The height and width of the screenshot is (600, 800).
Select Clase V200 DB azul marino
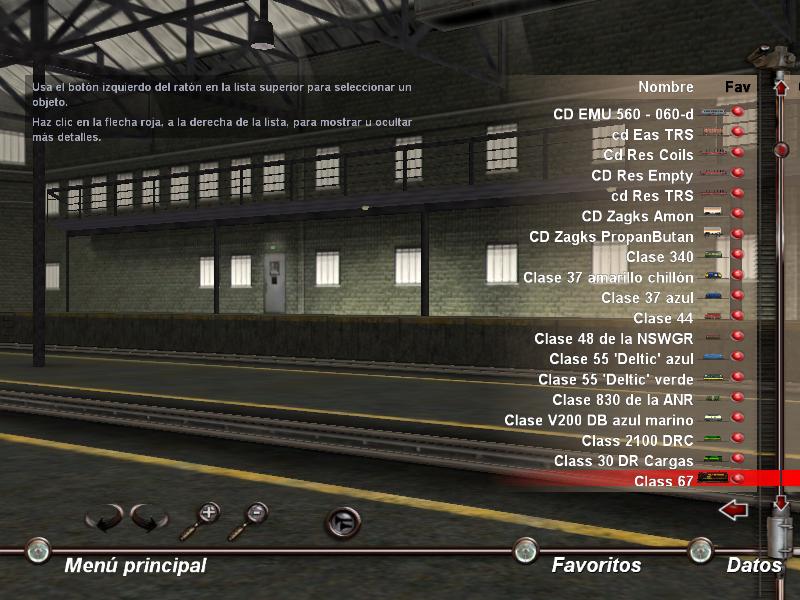click(x=598, y=420)
